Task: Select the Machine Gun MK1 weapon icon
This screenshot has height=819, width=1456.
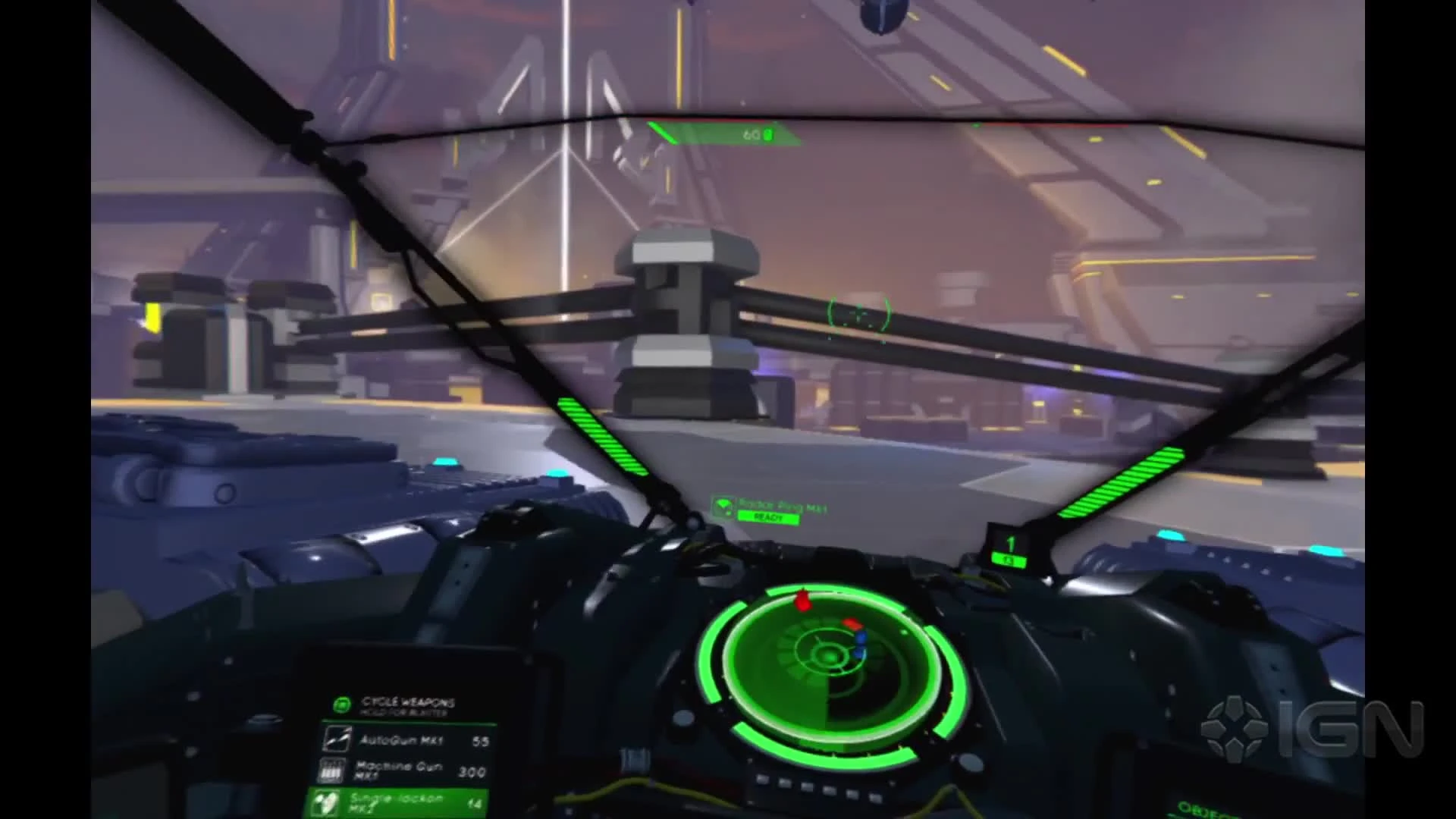Action: [x=331, y=771]
